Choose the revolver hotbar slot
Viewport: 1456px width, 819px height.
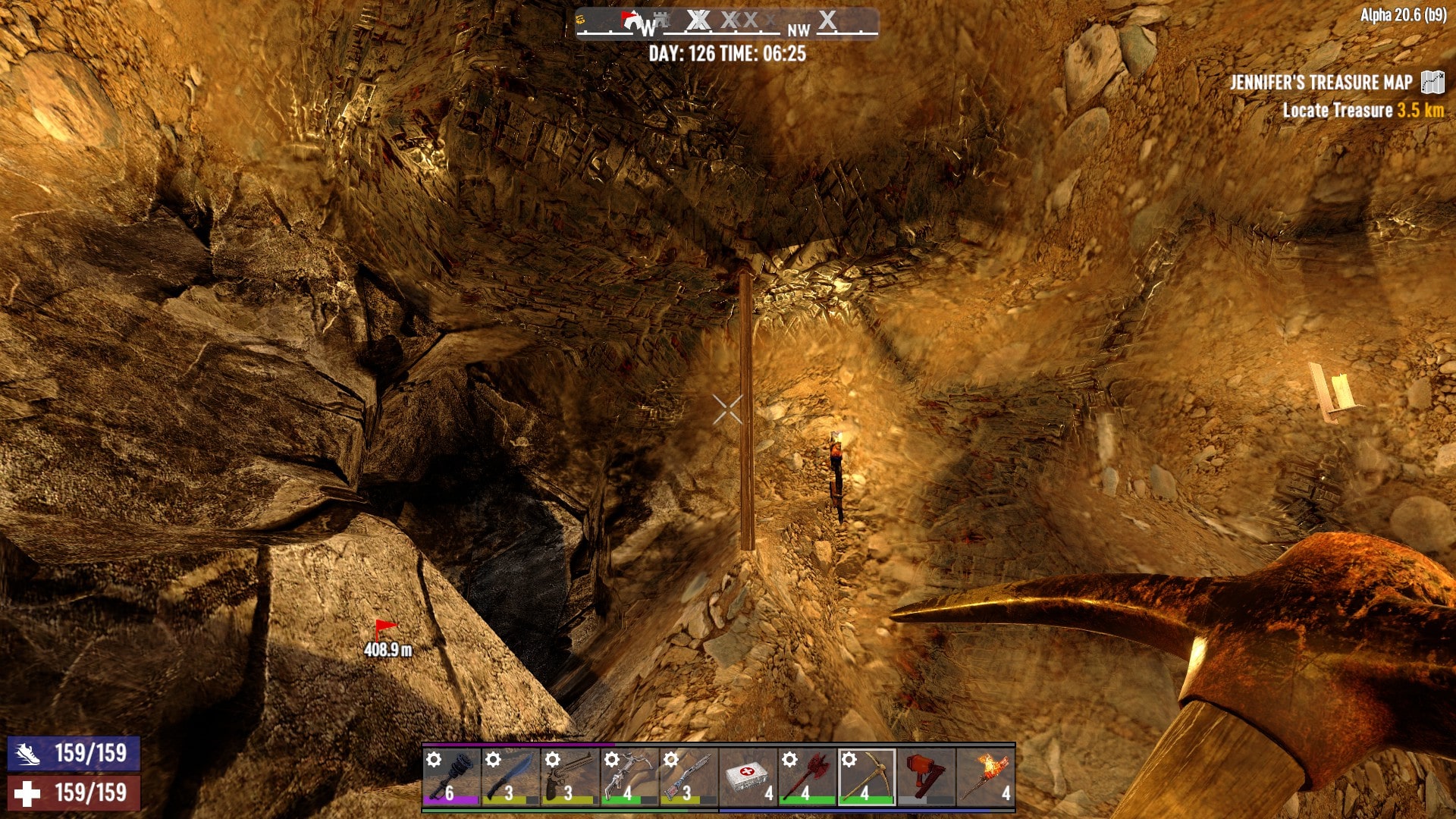[x=570, y=777]
